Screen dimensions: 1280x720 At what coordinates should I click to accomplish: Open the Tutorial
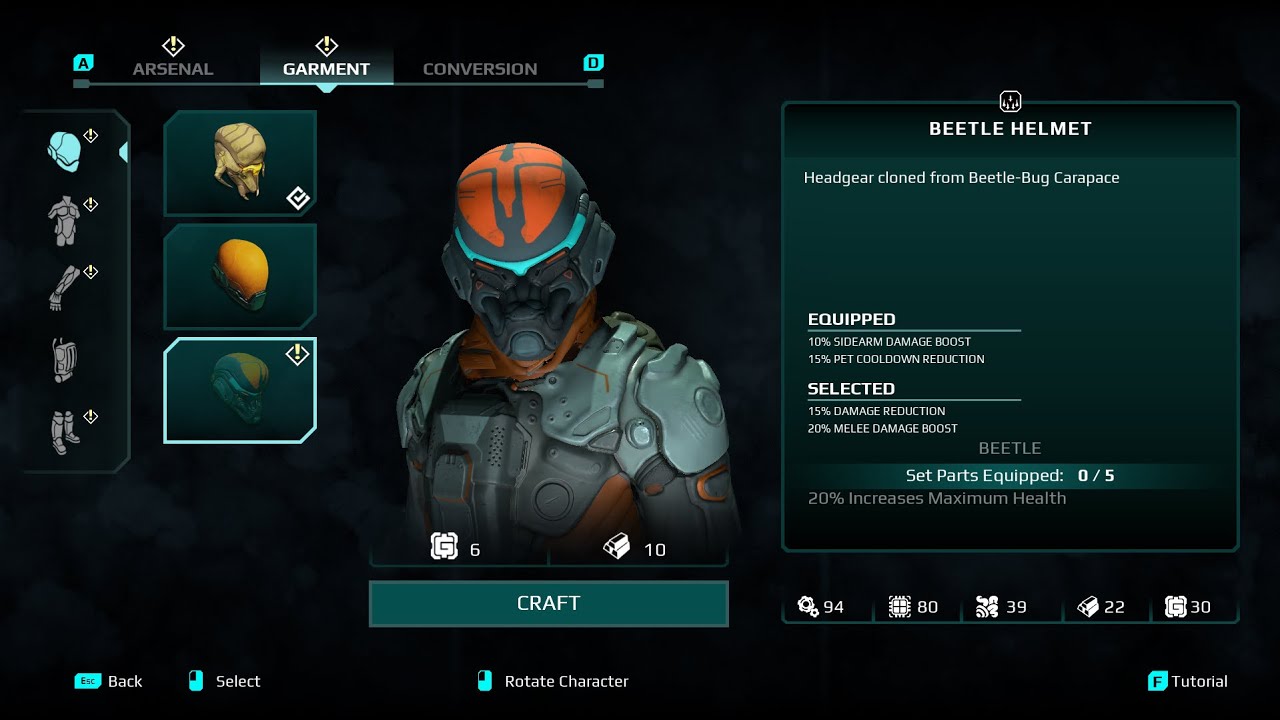(x=1188, y=681)
